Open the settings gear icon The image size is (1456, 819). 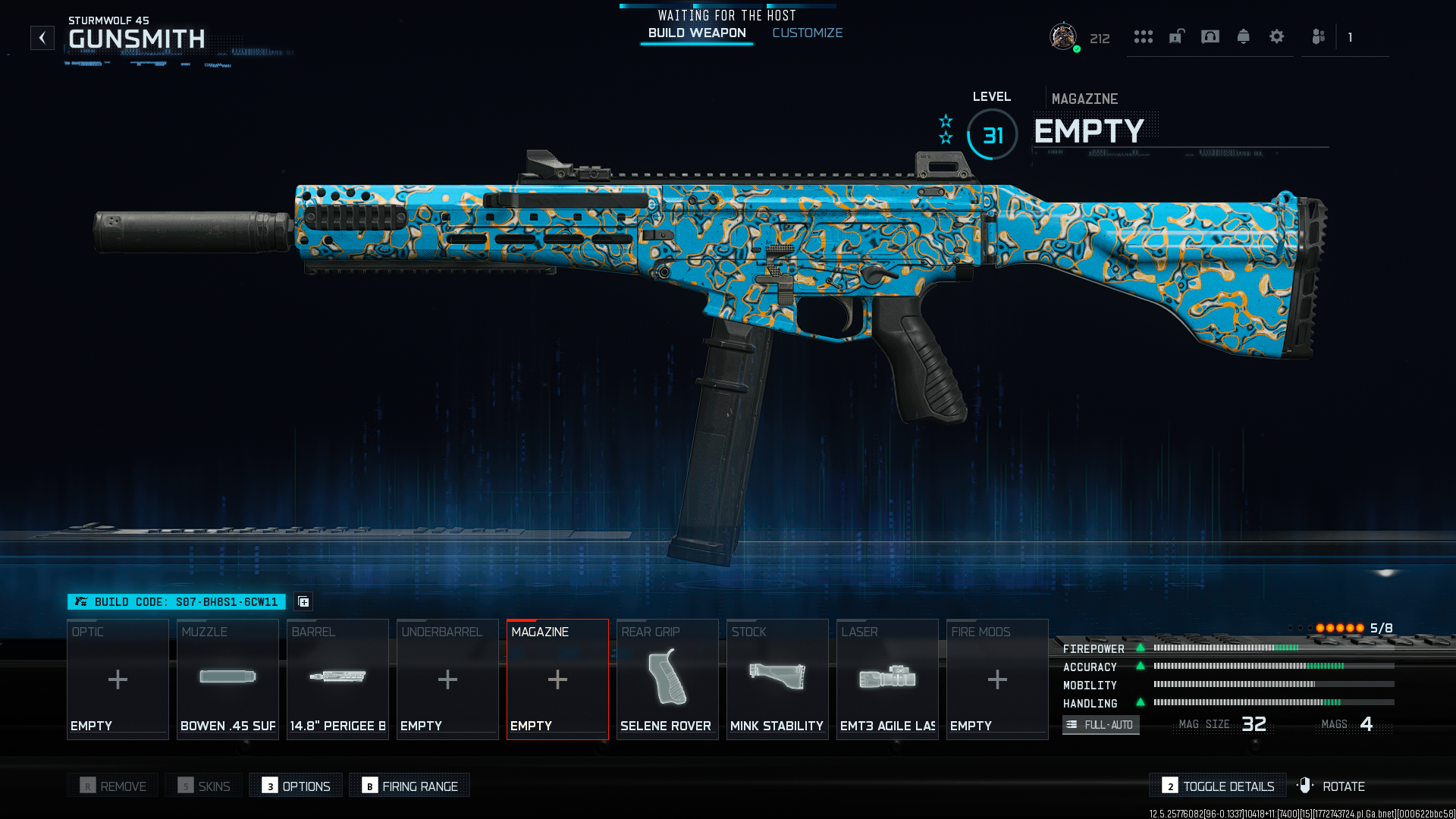1276,36
